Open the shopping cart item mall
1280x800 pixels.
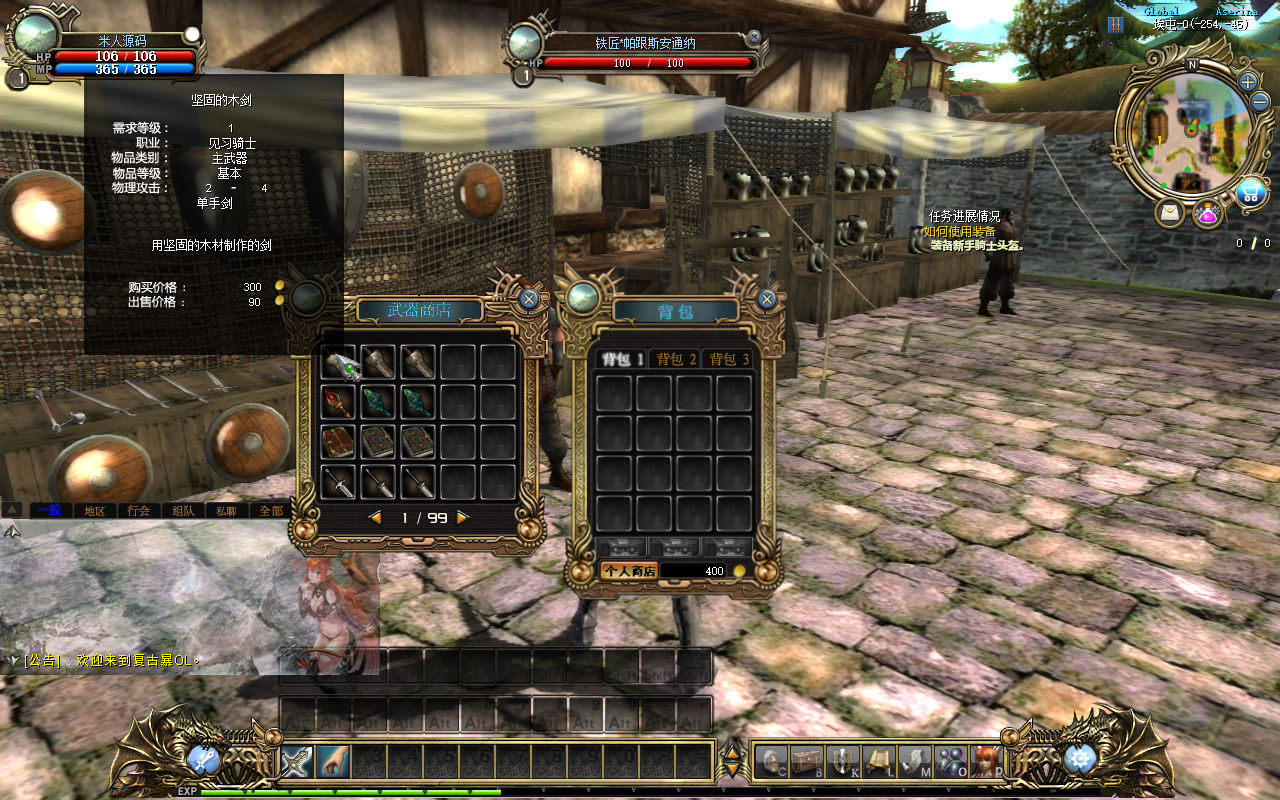point(1249,193)
